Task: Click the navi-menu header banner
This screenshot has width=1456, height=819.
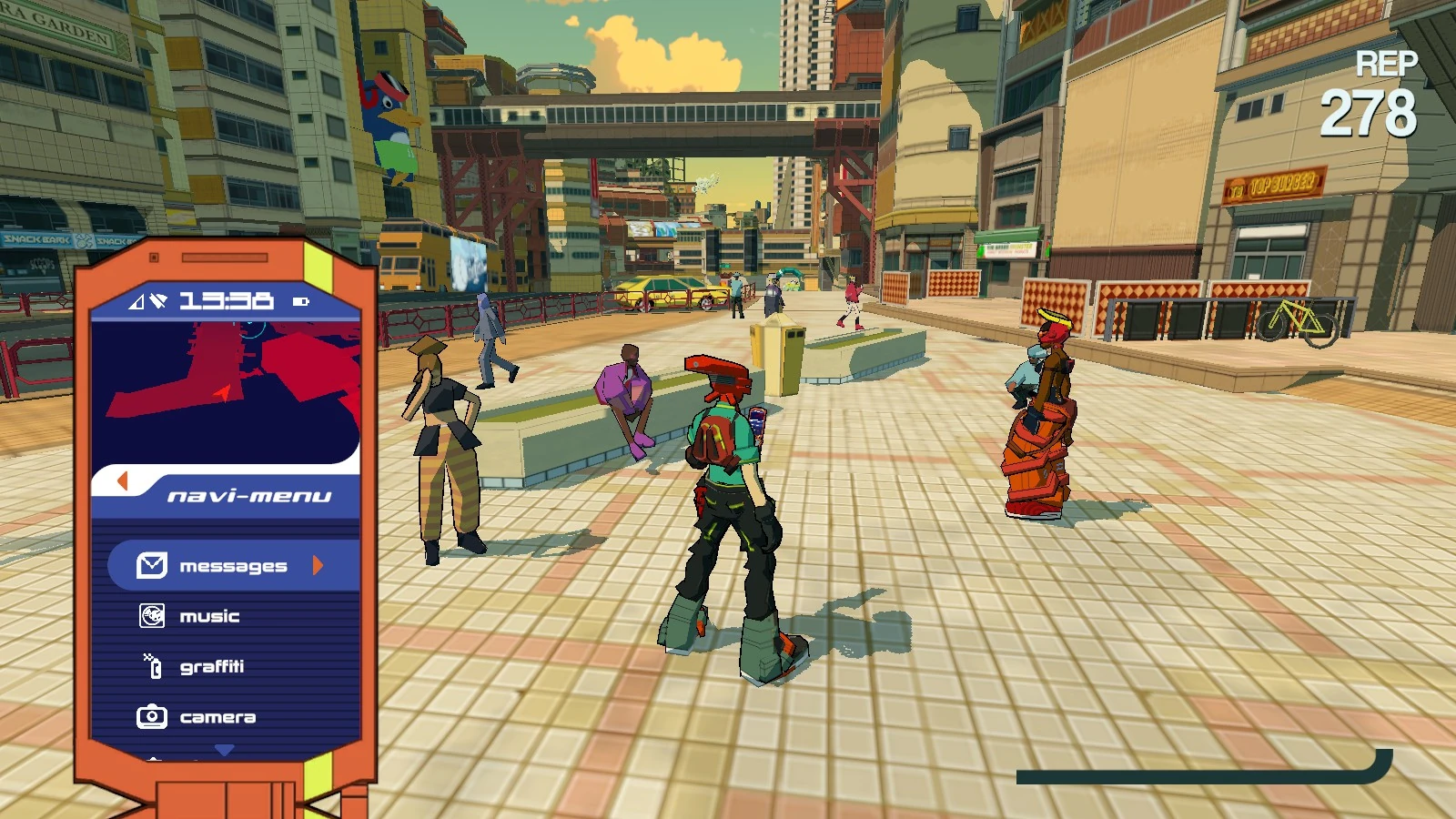Action: coord(250,494)
